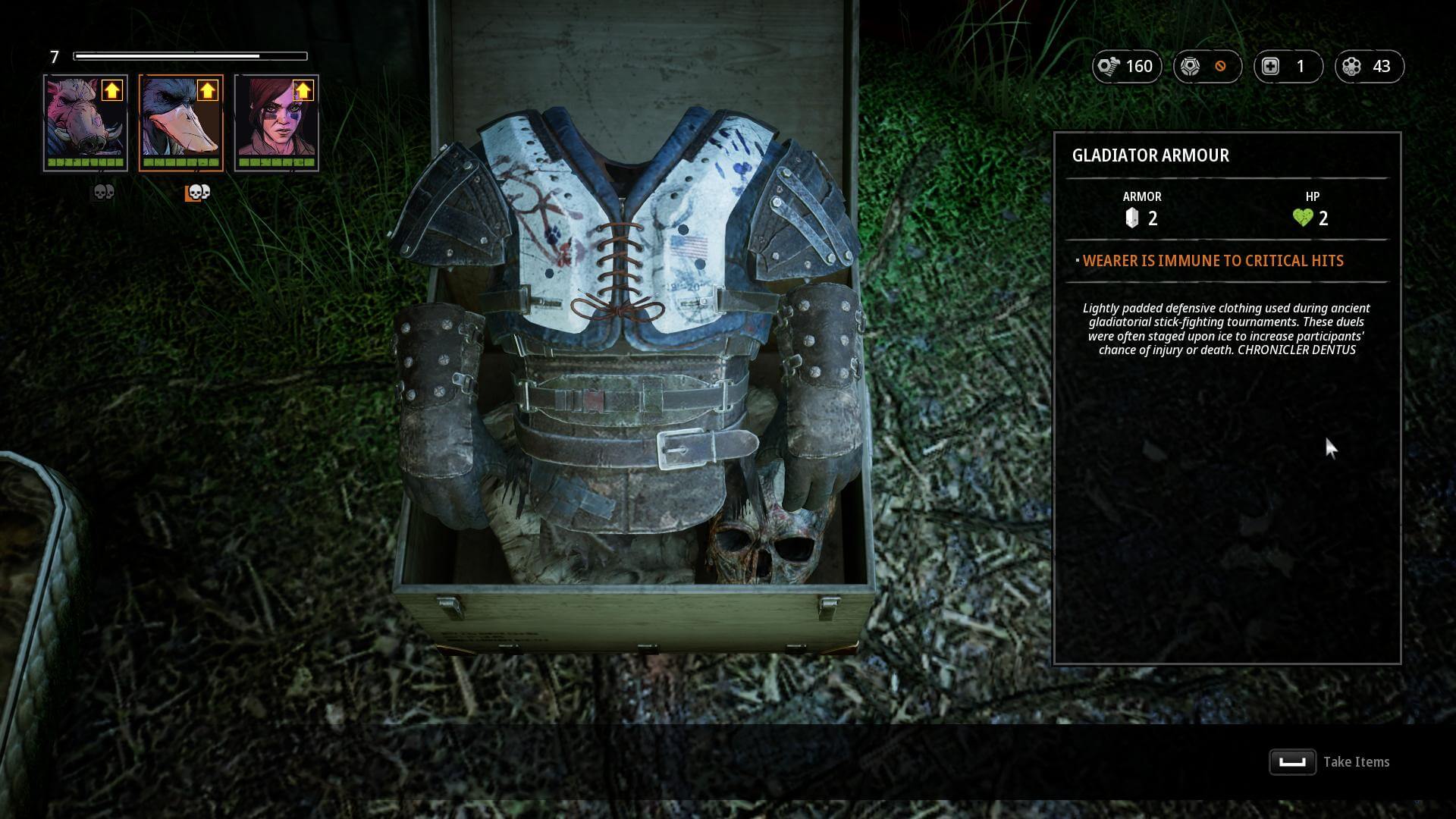Open the duck's level-up arrow
Screen dimensions: 1456x819
pos(207,91)
